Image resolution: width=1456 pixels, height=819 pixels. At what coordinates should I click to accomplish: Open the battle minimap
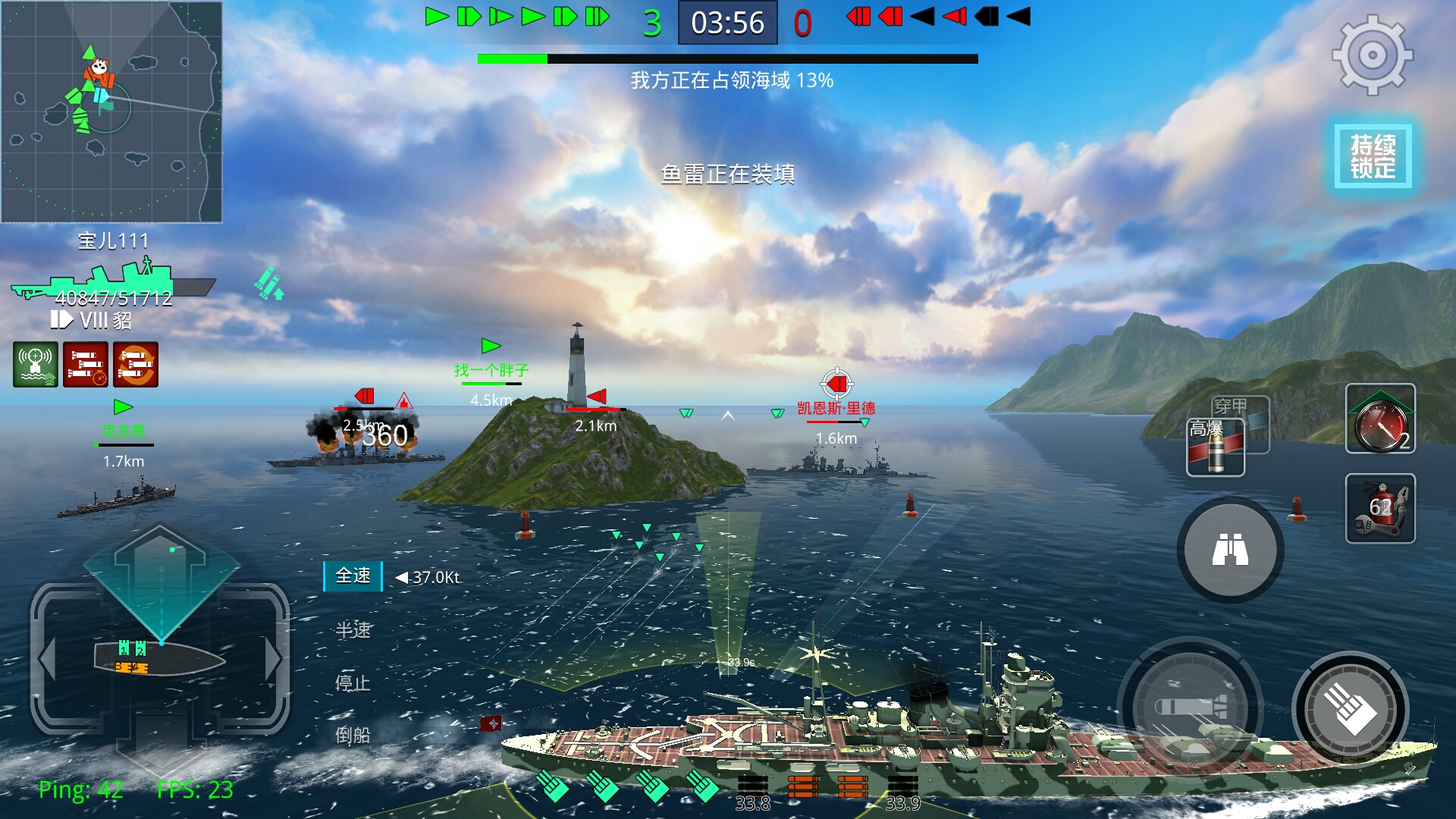111,111
